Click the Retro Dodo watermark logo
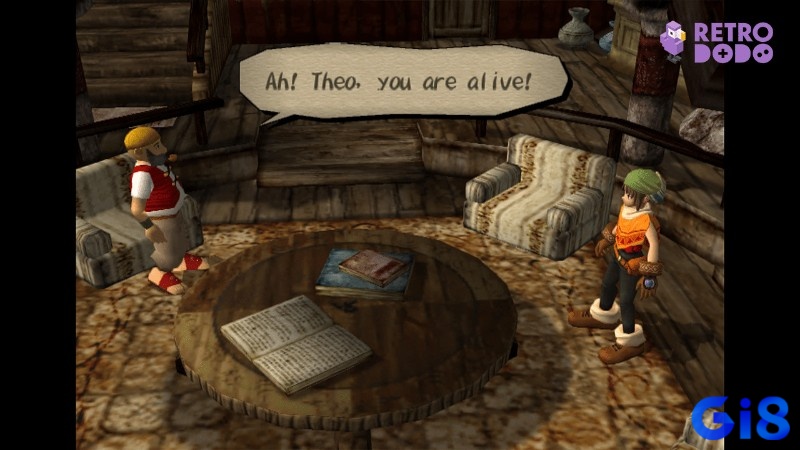This screenshot has height=450, width=800. pyautogui.click(x=720, y=42)
